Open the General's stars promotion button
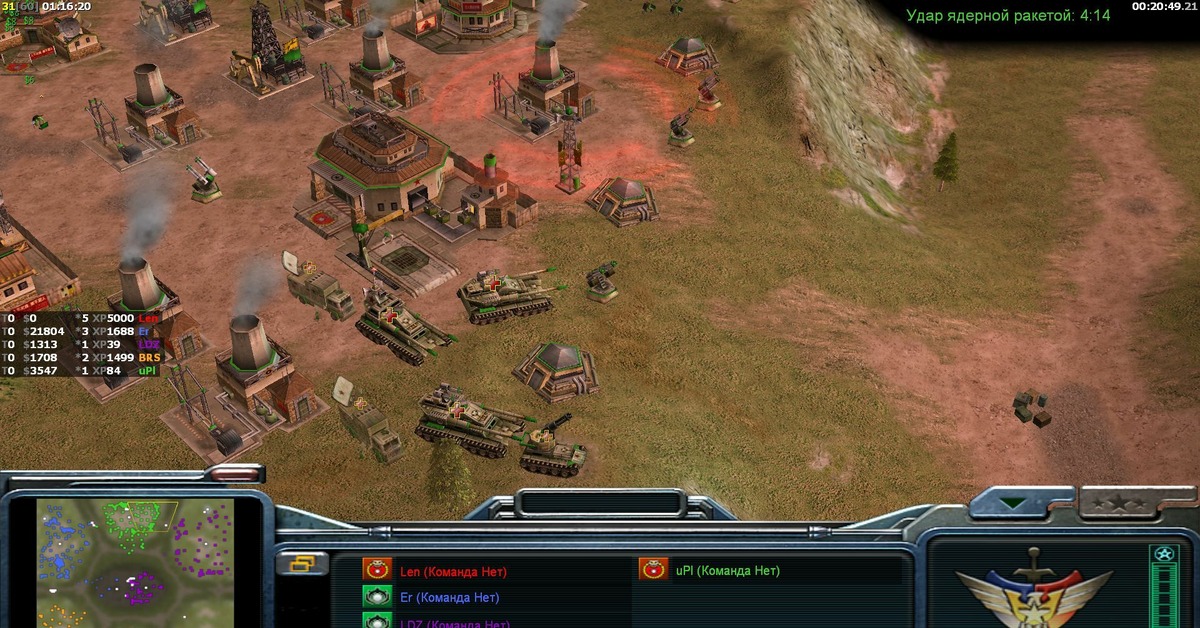The height and width of the screenshot is (628, 1200). (x=1124, y=502)
